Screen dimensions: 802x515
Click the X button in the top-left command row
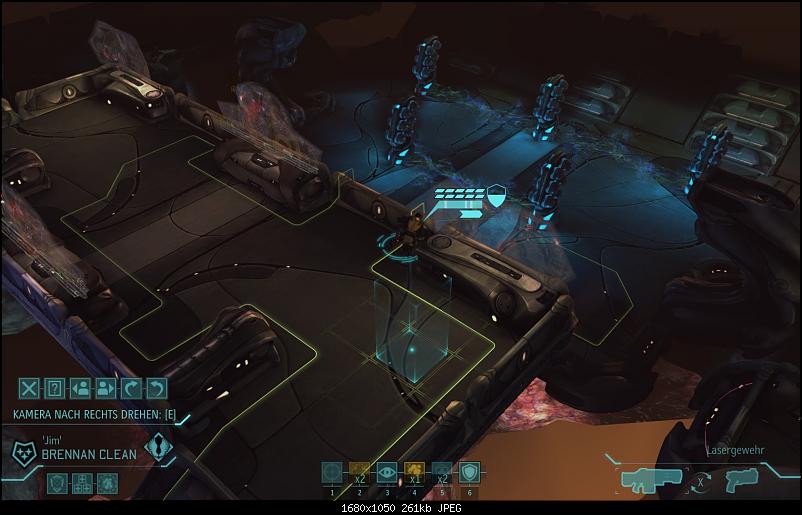[30, 388]
